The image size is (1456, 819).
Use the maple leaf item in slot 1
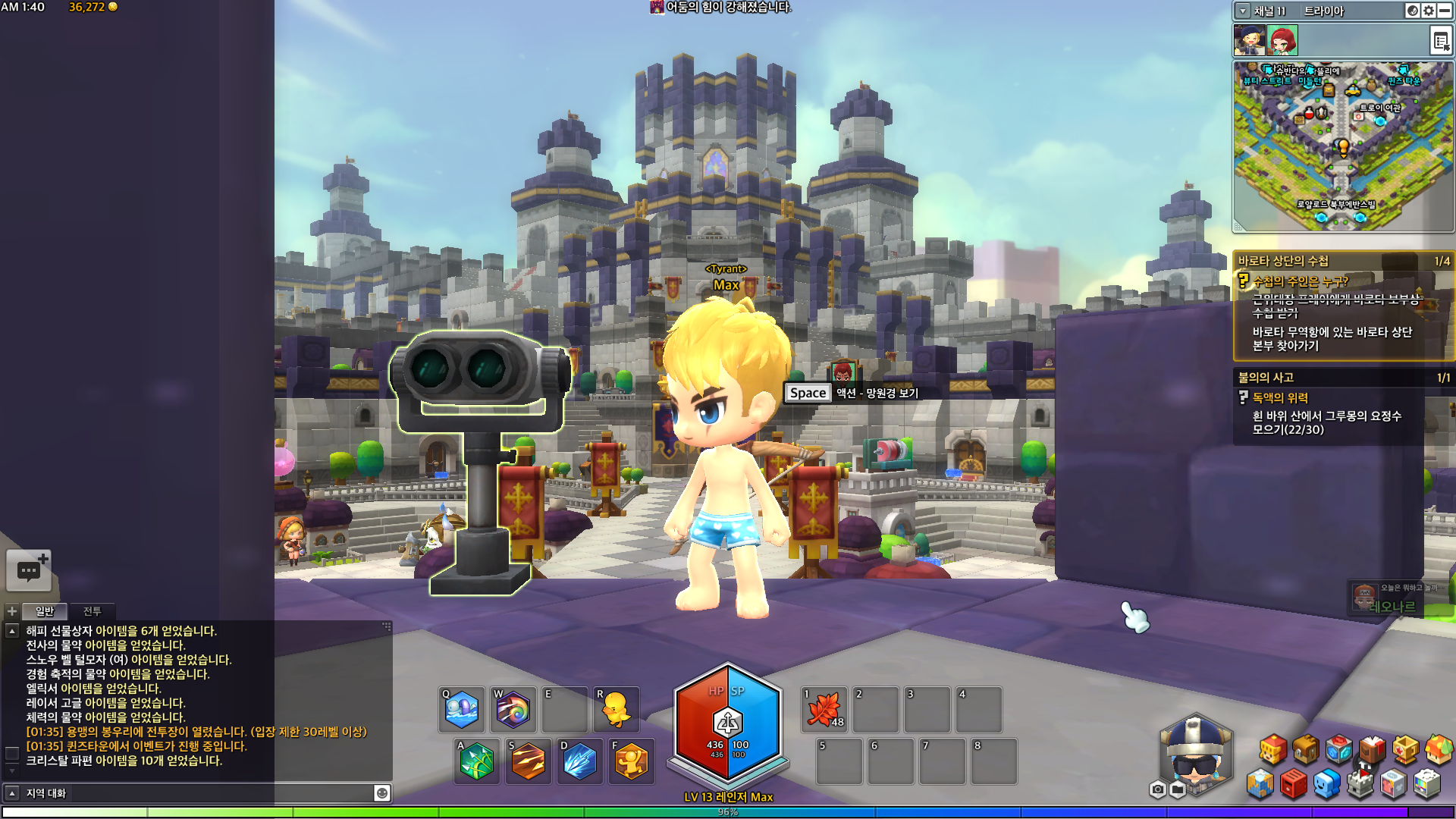tap(824, 711)
